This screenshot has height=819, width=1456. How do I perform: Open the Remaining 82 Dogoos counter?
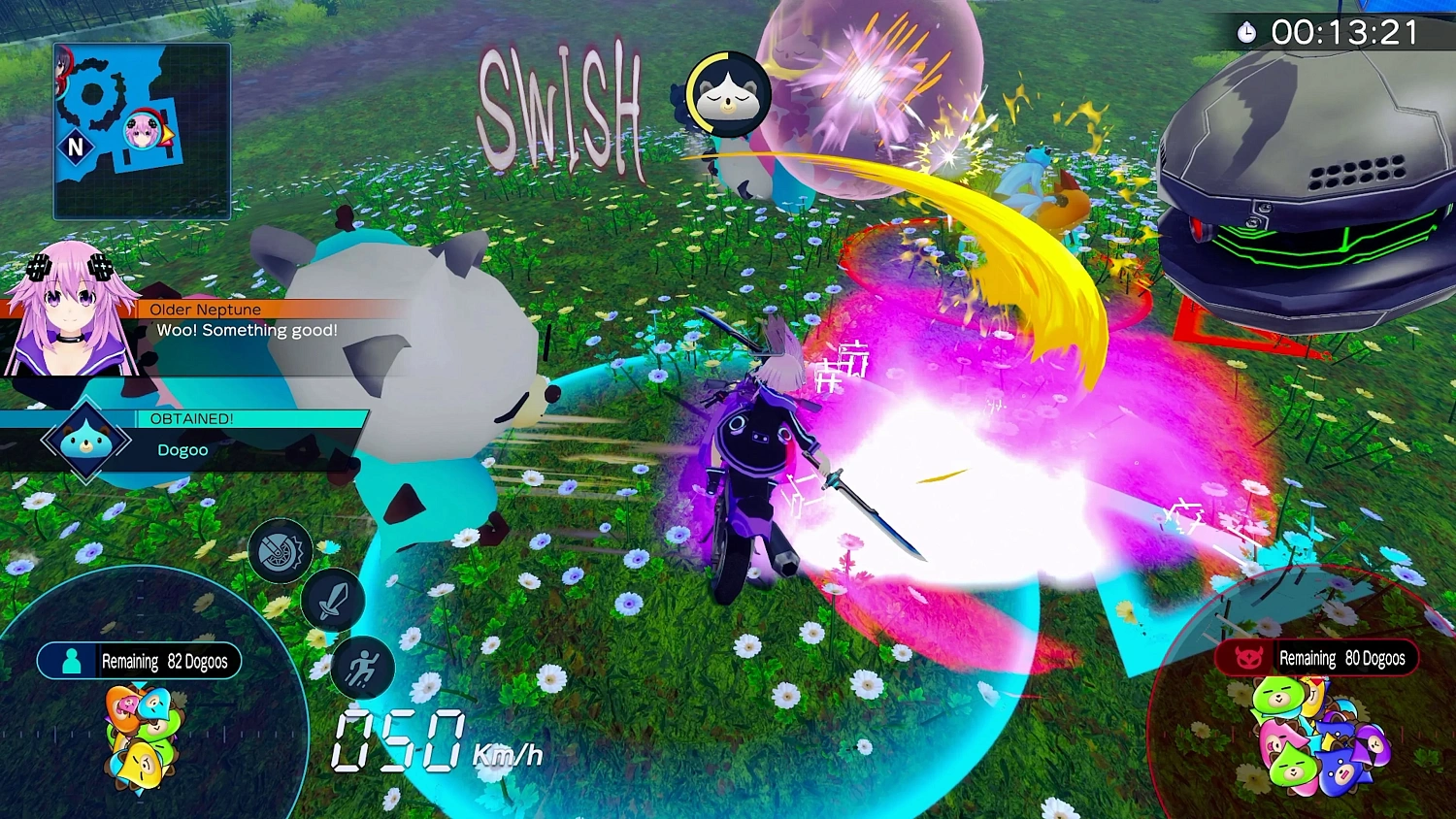tap(165, 661)
